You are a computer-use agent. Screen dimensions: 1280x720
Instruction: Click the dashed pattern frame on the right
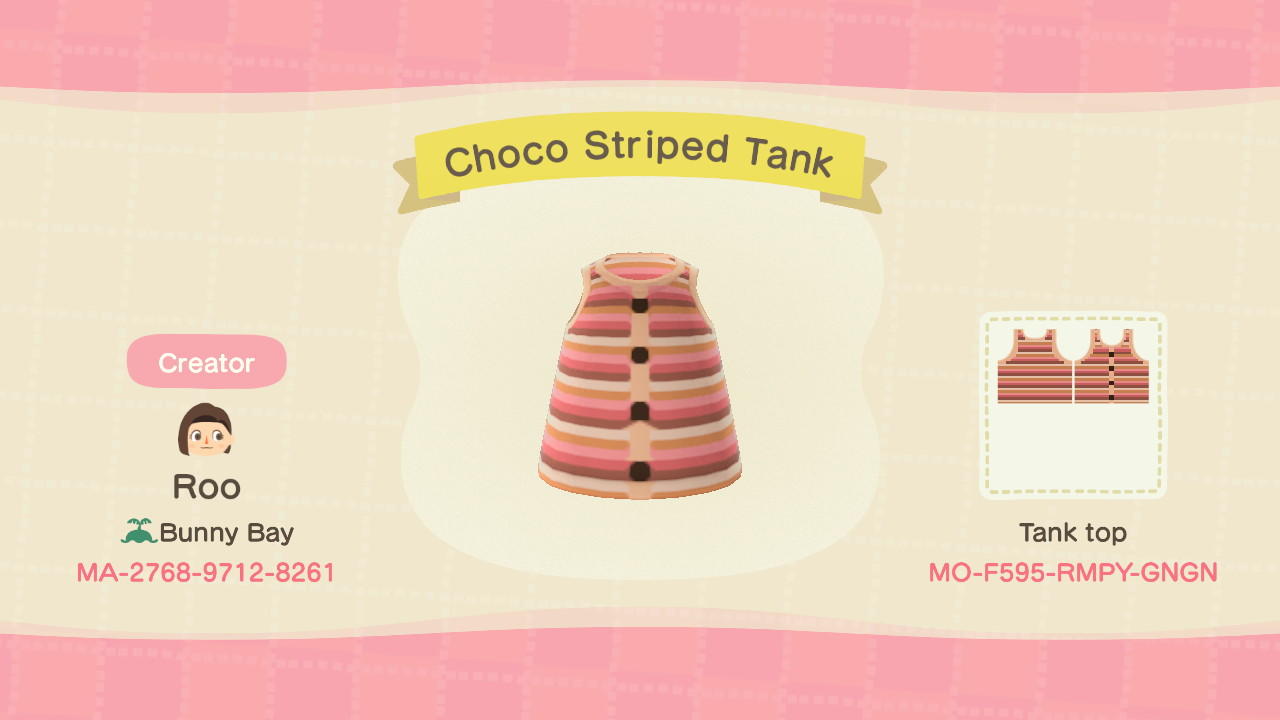[x=1072, y=405]
